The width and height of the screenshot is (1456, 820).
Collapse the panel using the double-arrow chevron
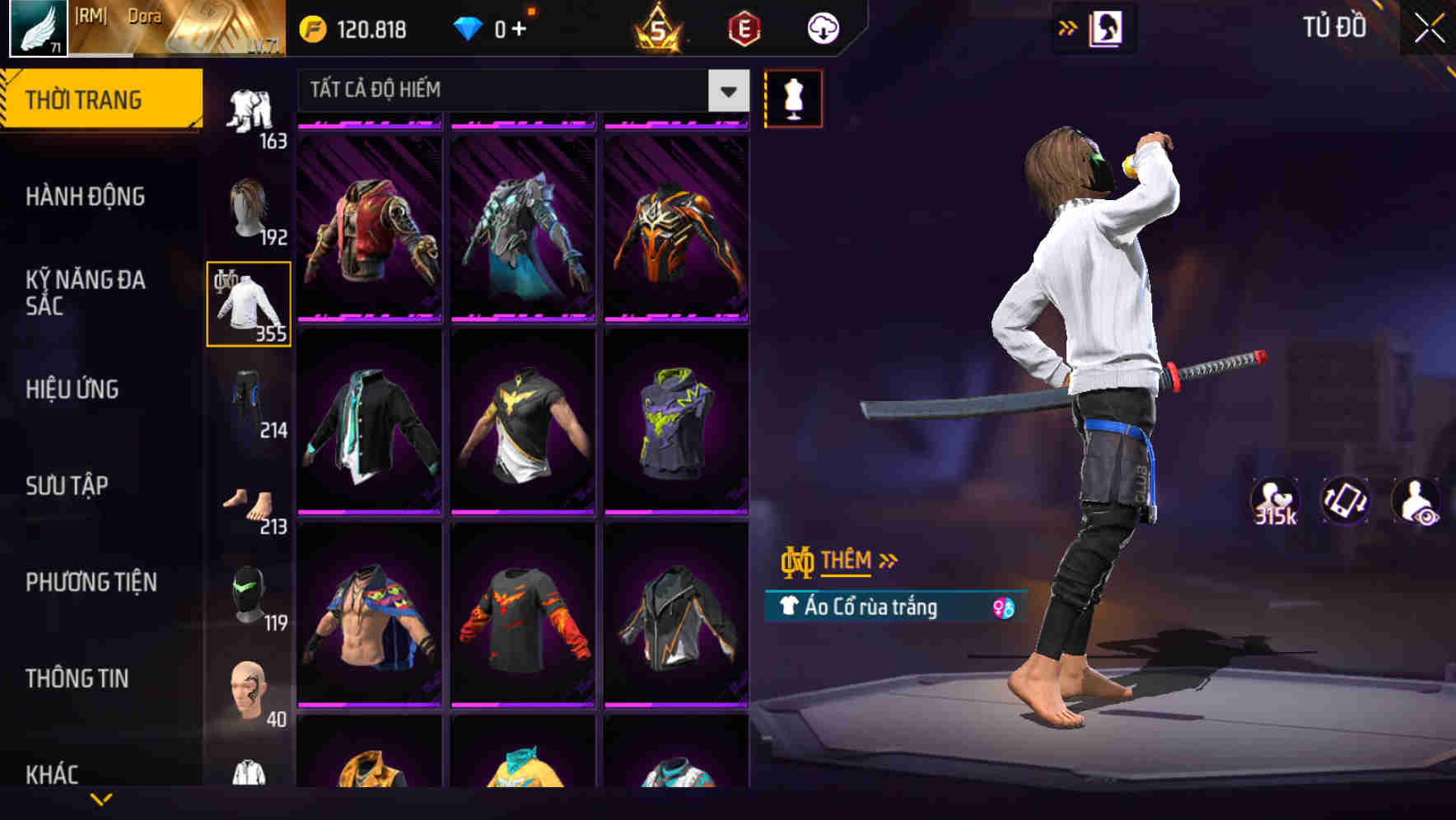(x=1068, y=26)
